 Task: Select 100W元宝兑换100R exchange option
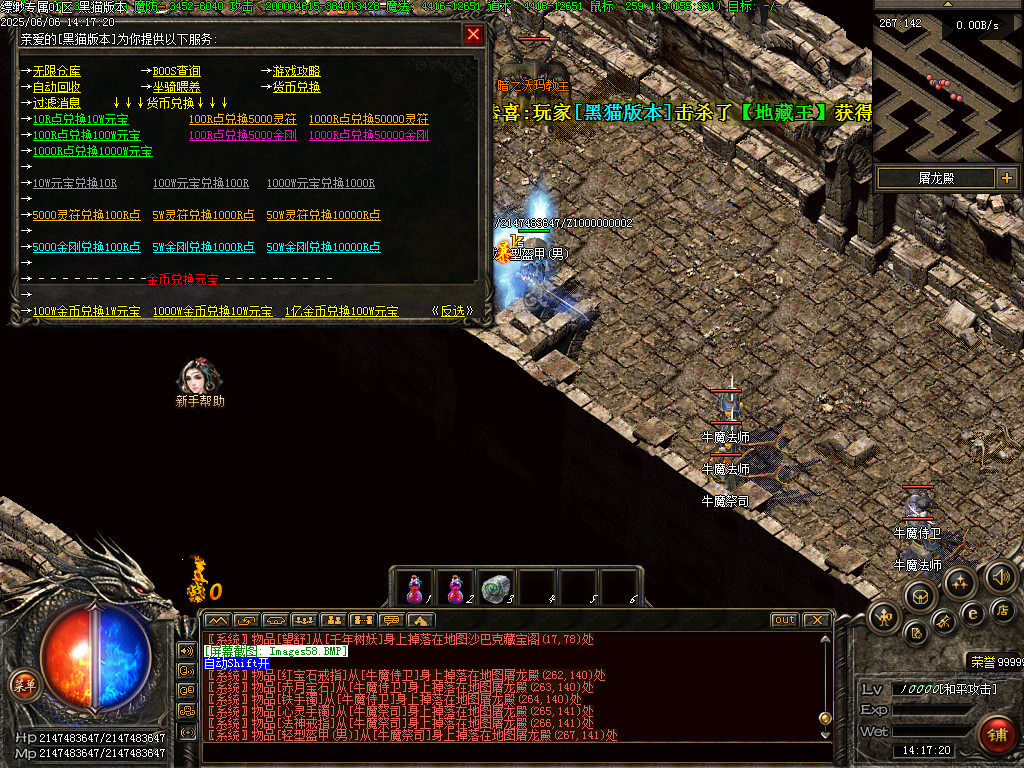[200, 183]
